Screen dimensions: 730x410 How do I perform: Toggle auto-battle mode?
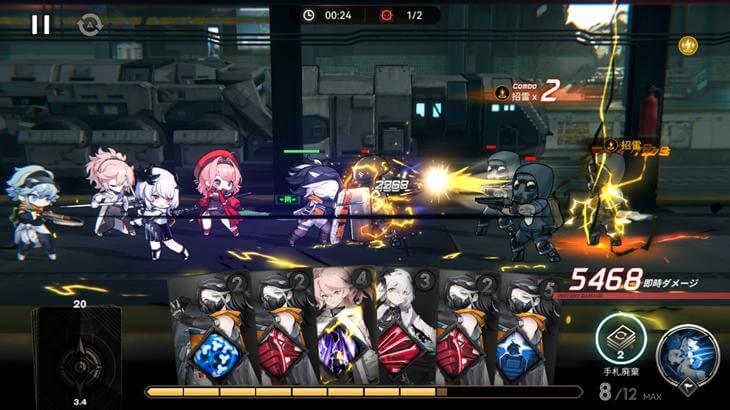click(90, 26)
